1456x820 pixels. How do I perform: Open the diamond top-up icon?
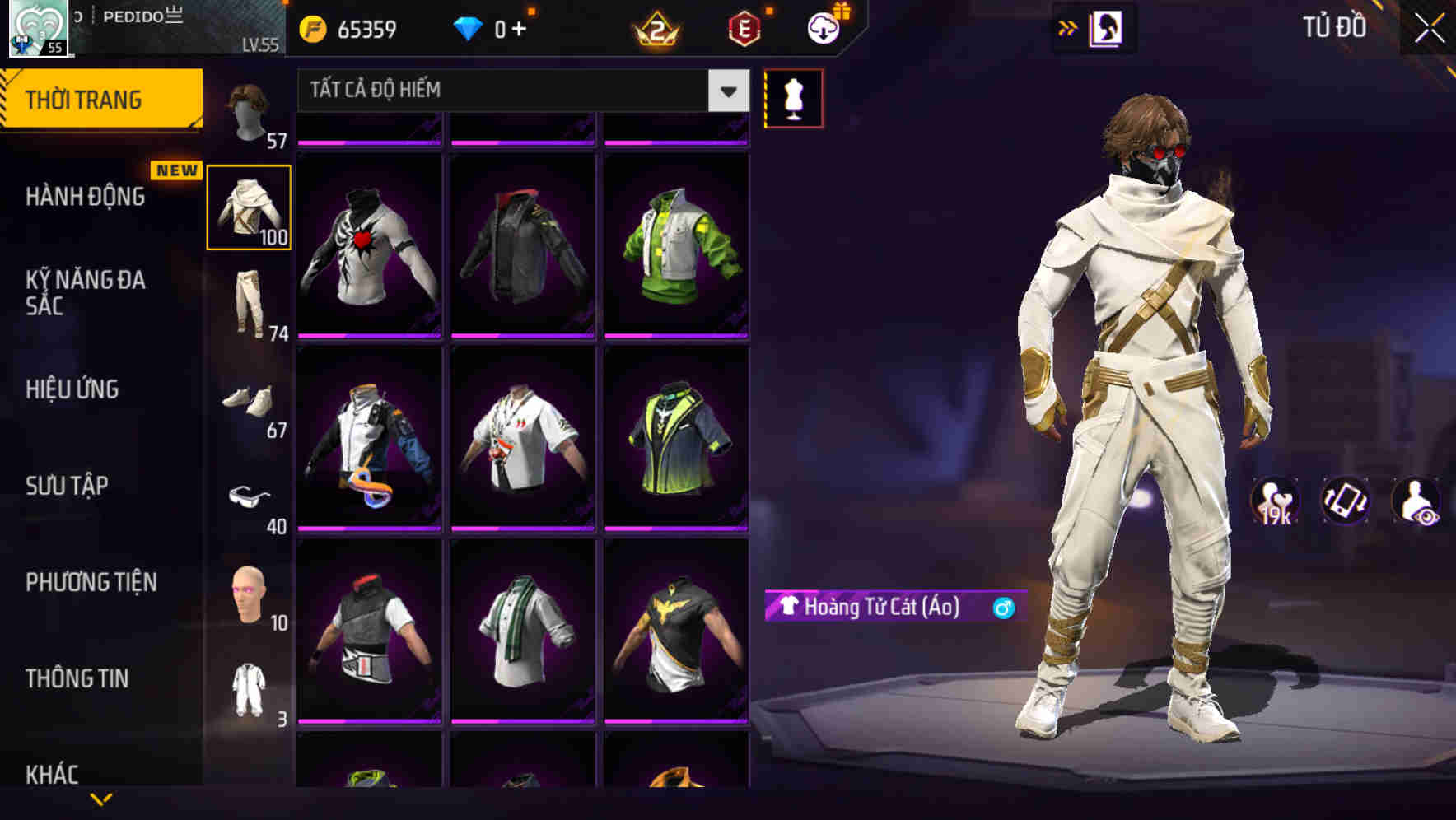point(468,28)
